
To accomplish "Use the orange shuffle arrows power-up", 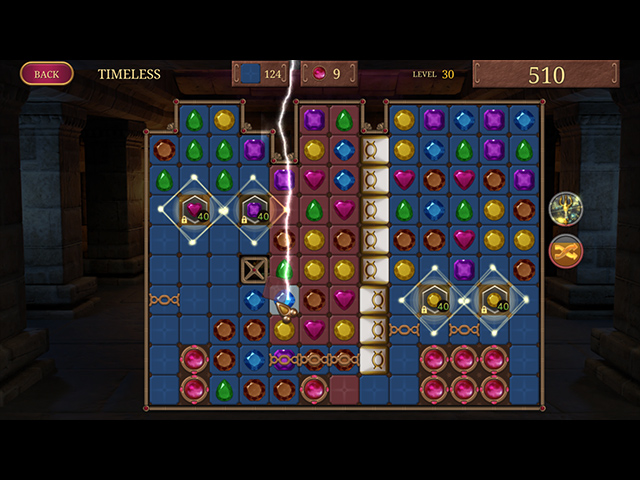I will 566,251.
